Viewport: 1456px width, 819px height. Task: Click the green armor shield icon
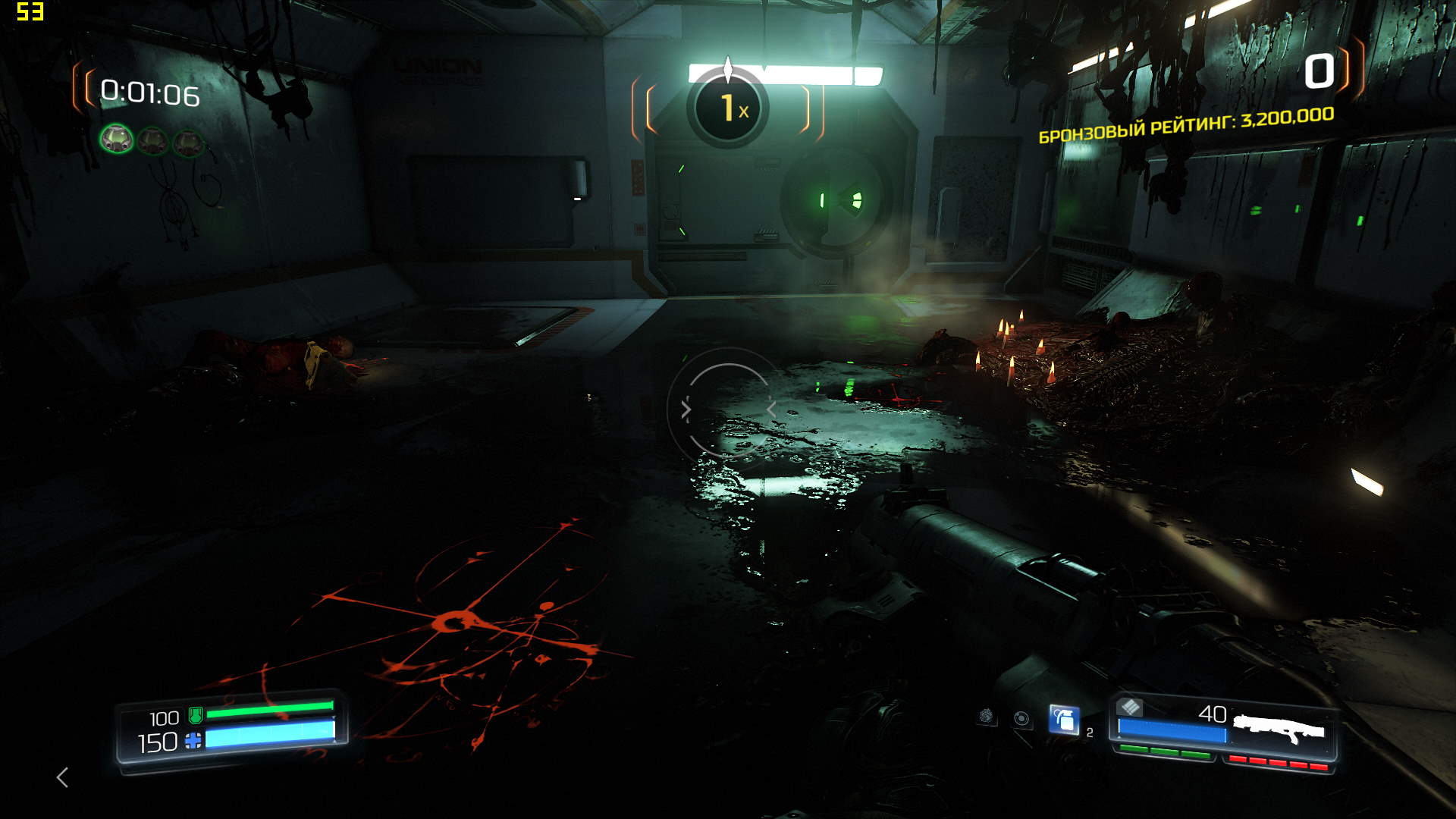click(196, 715)
